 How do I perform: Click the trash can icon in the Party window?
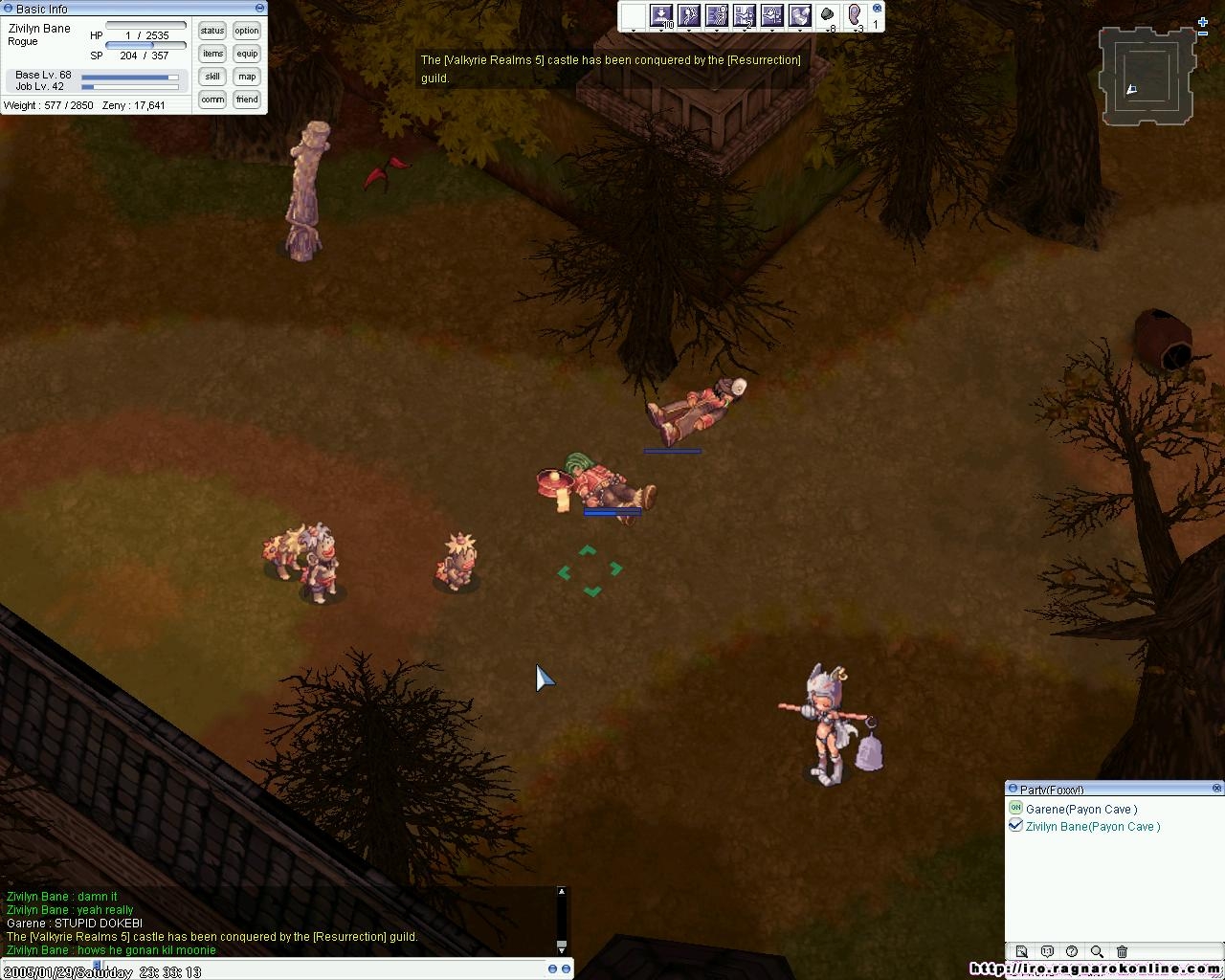(1123, 951)
